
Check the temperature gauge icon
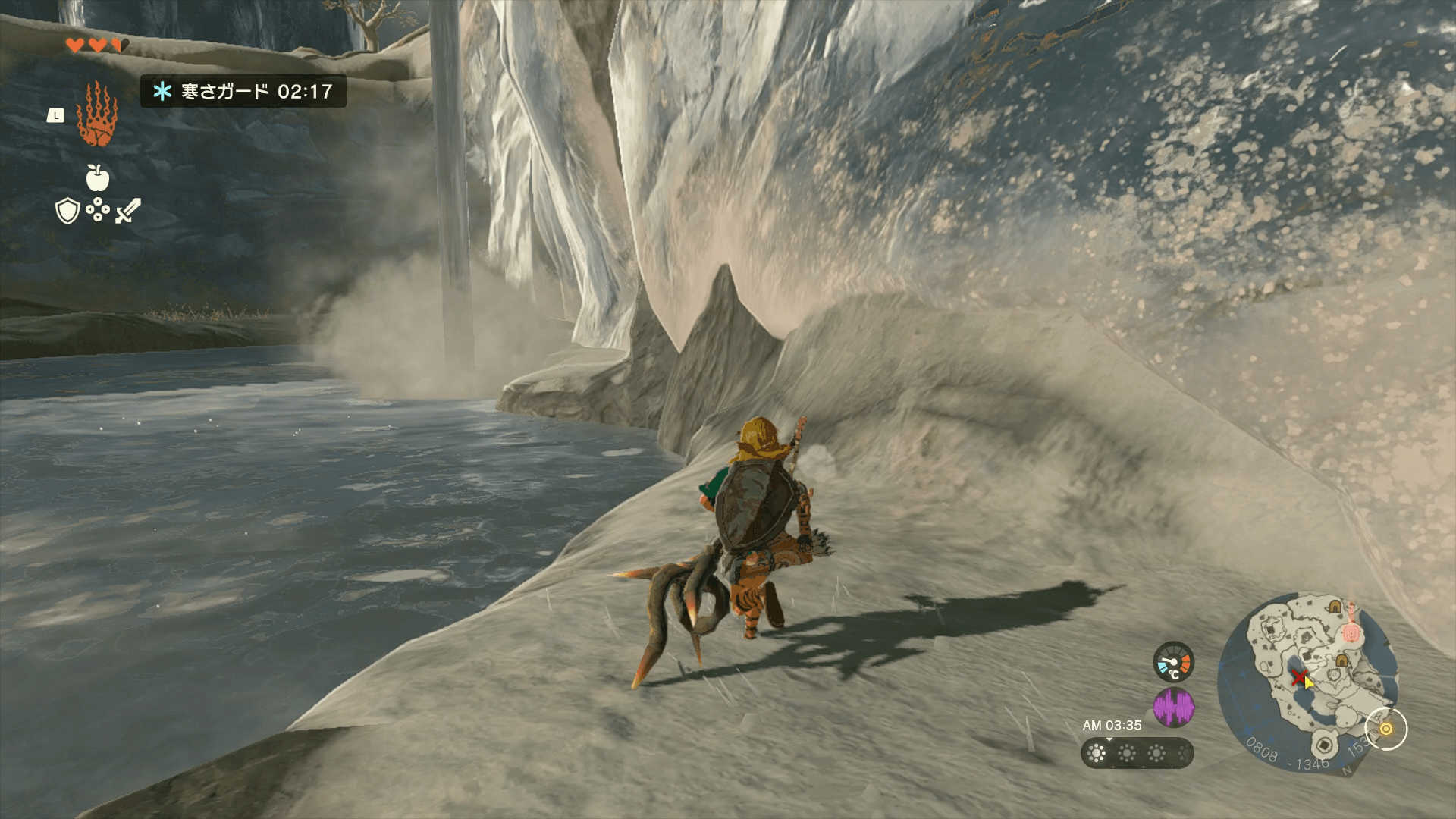point(1173,662)
